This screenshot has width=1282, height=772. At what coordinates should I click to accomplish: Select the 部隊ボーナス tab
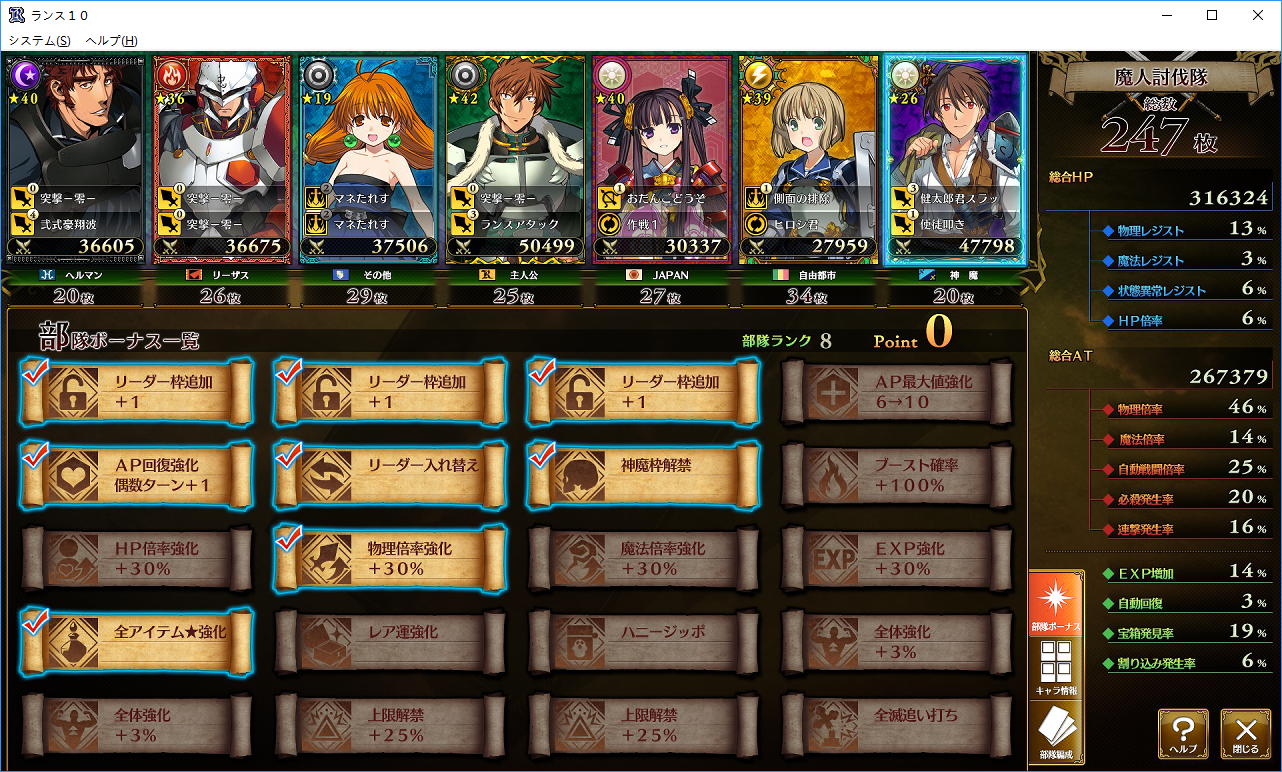[1056, 604]
